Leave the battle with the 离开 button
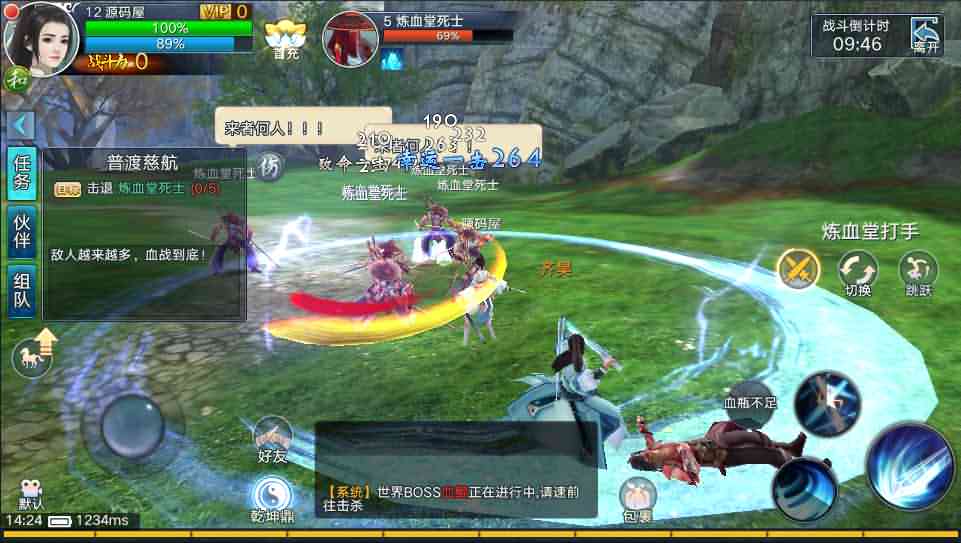The width and height of the screenshot is (961, 543). pos(925,36)
